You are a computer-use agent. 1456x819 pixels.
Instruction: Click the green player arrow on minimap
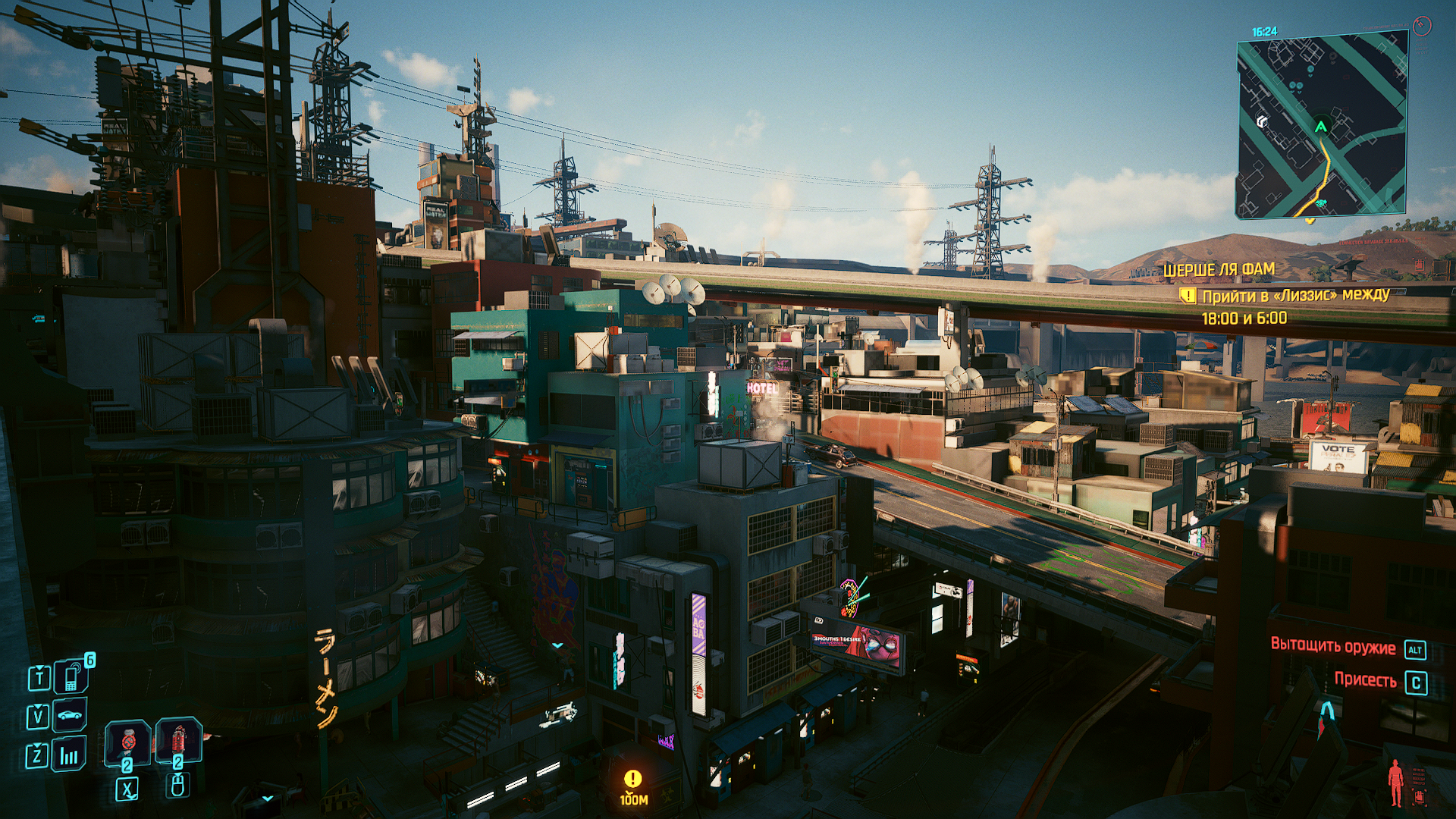[x=1321, y=127]
